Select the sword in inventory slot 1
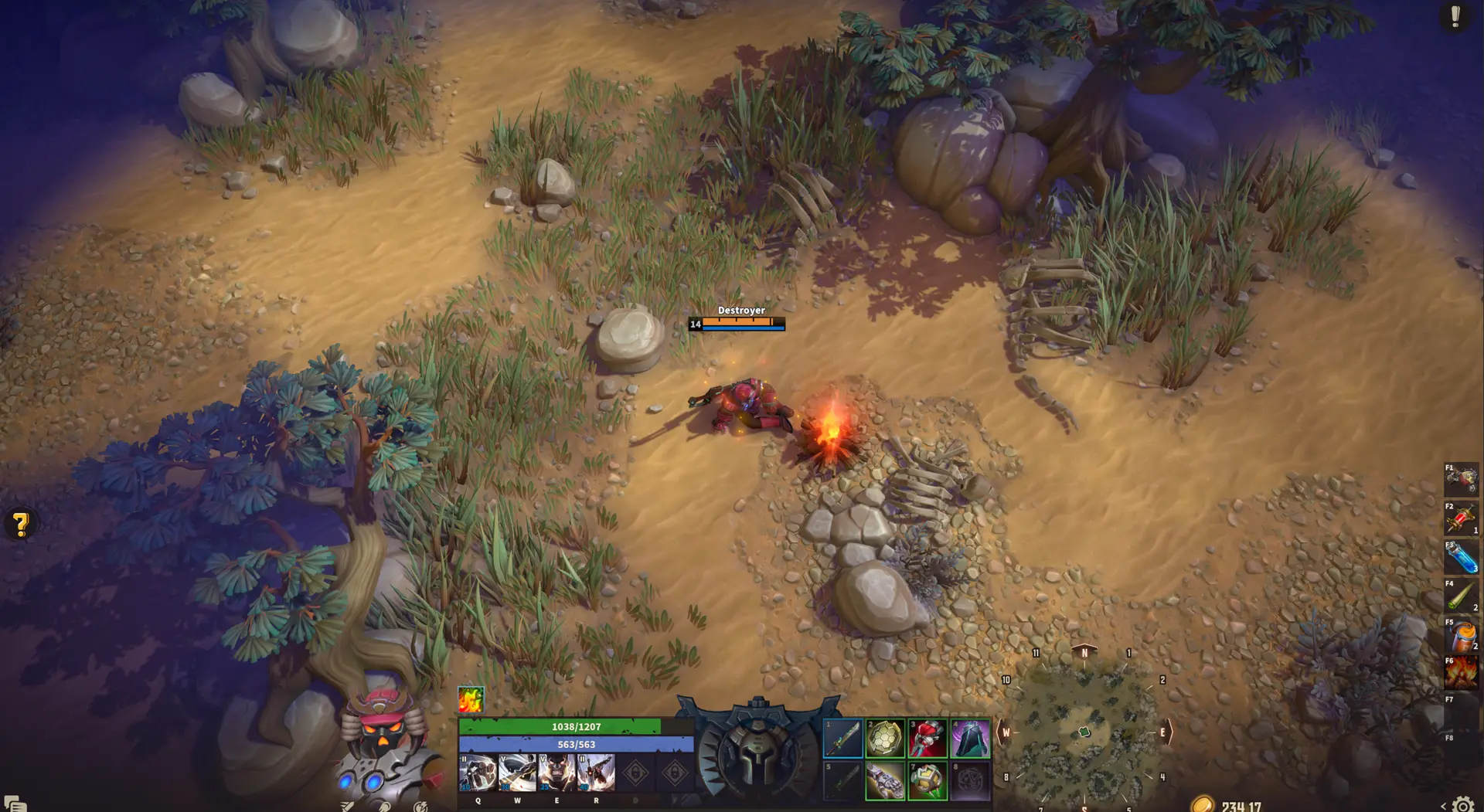 coord(843,739)
